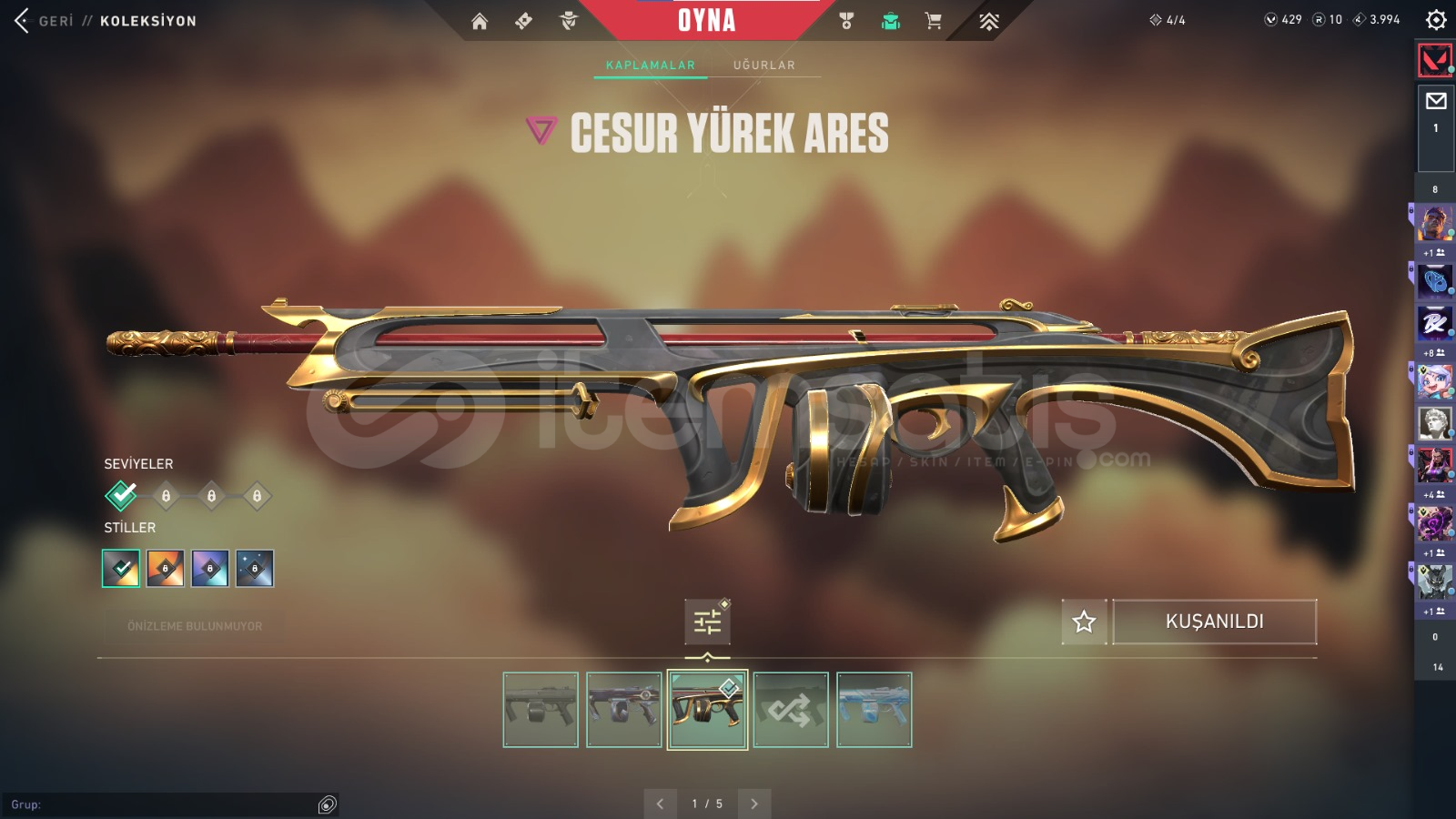Image resolution: width=1456 pixels, height=819 pixels.
Task: Go to the previous skin page arrow
Action: [x=660, y=804]
